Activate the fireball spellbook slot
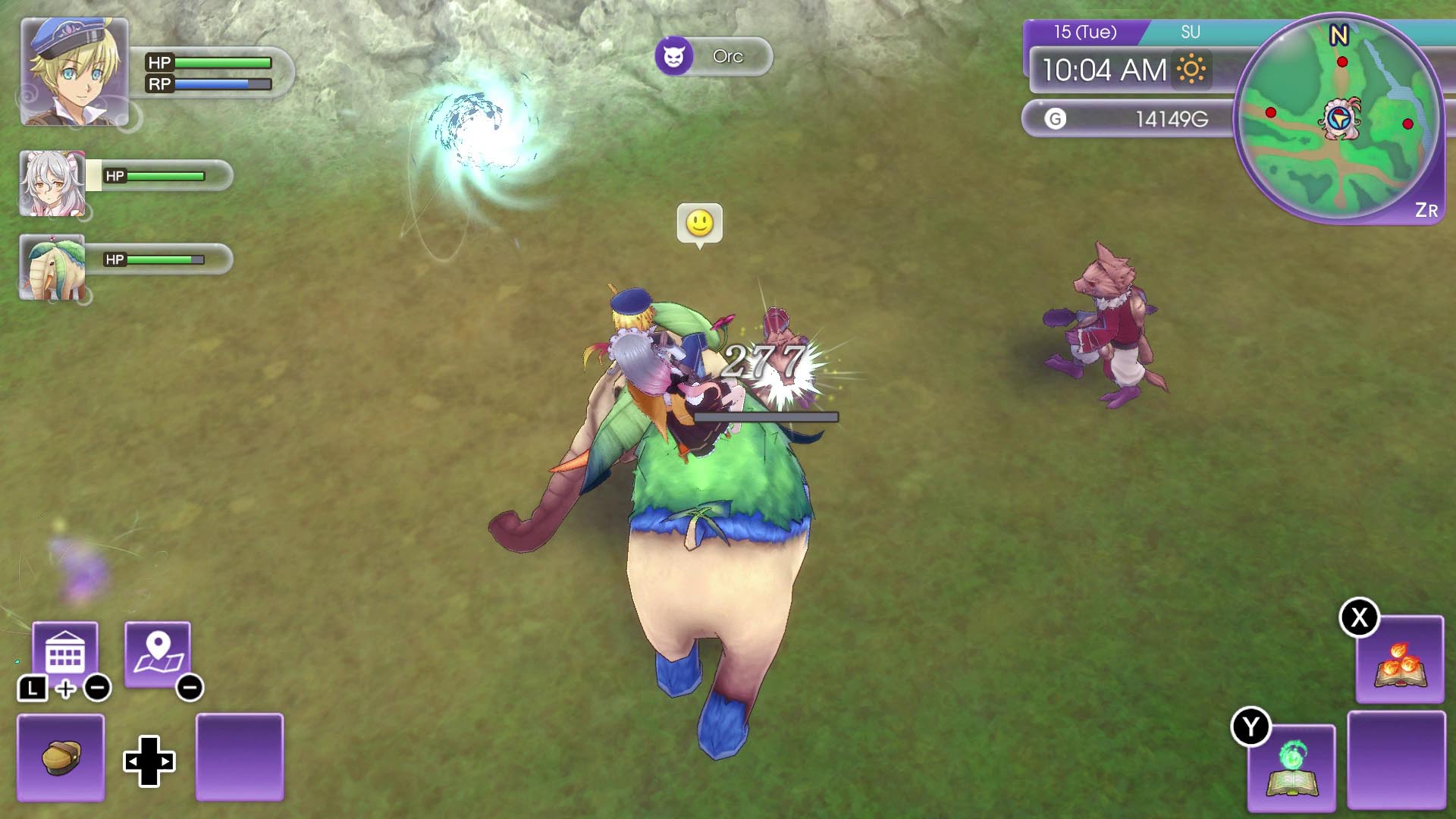The height and width of the screenshot is (819, 1456). click(x=1400, y=661)
